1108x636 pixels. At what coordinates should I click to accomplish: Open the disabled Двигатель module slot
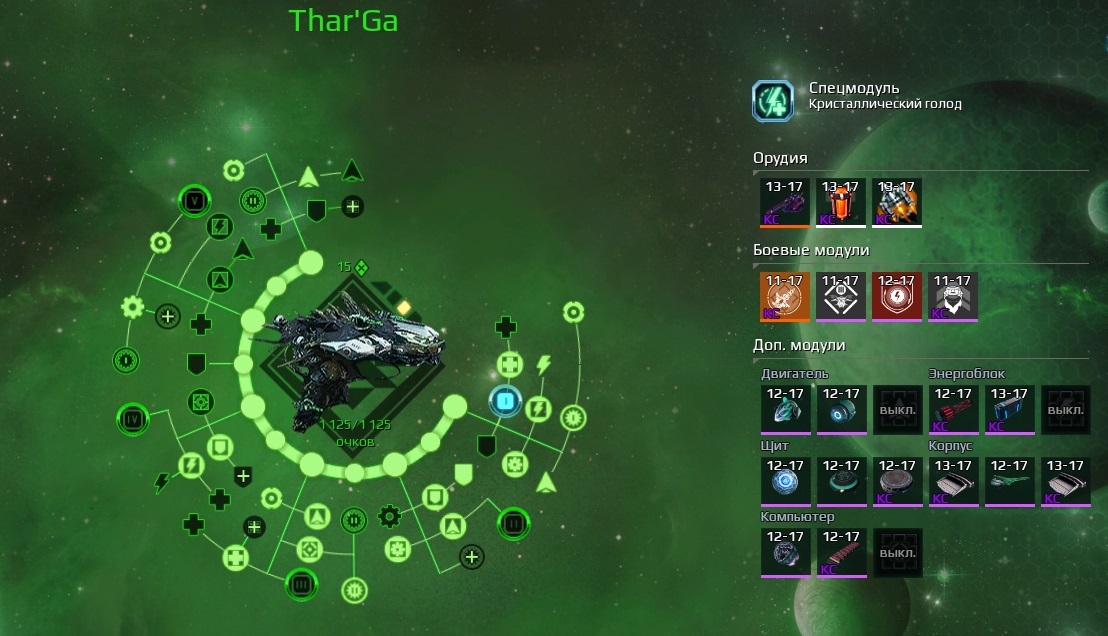click(x=897, y=409)
